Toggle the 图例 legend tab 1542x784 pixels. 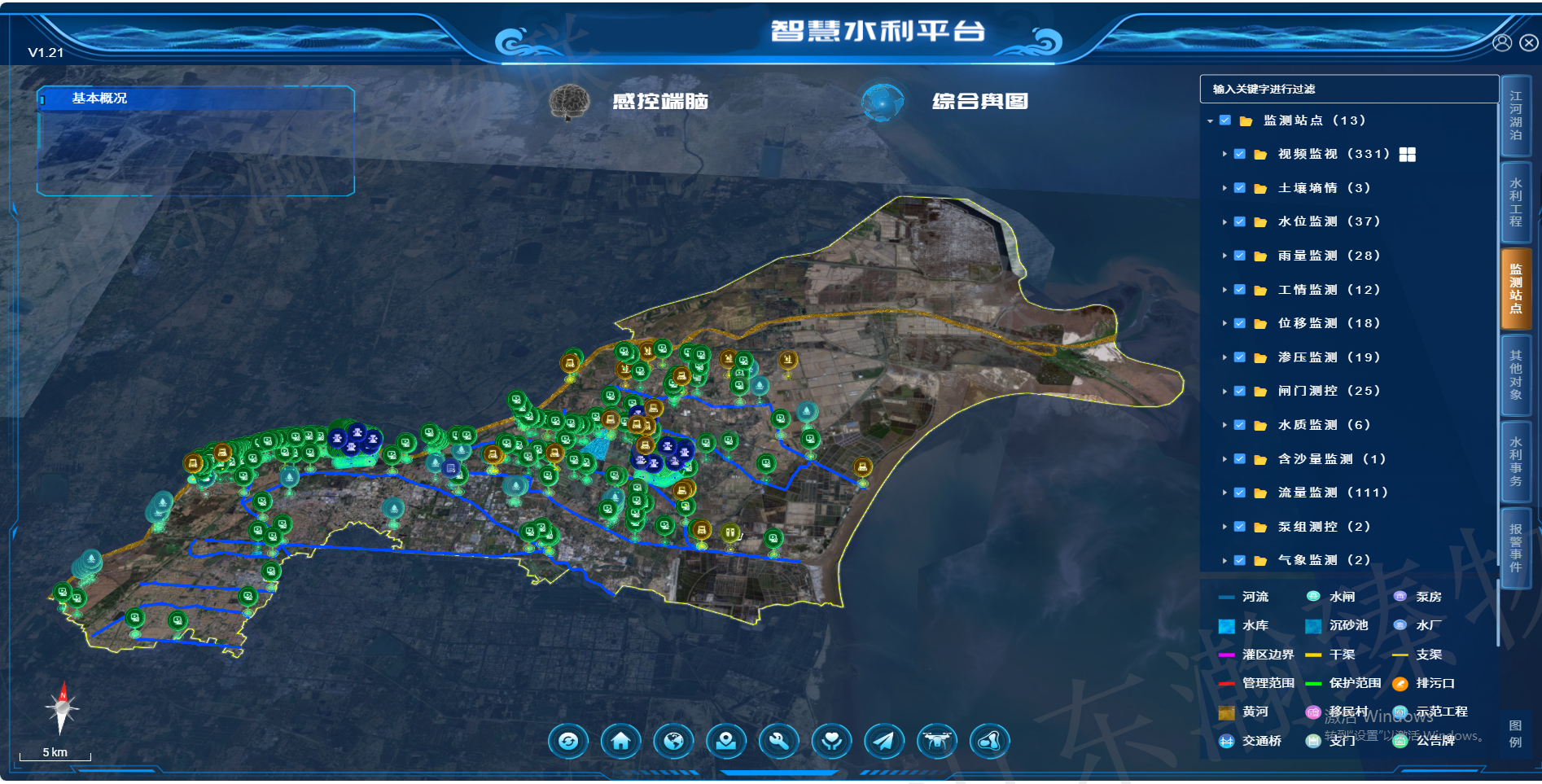(1515, 734)
